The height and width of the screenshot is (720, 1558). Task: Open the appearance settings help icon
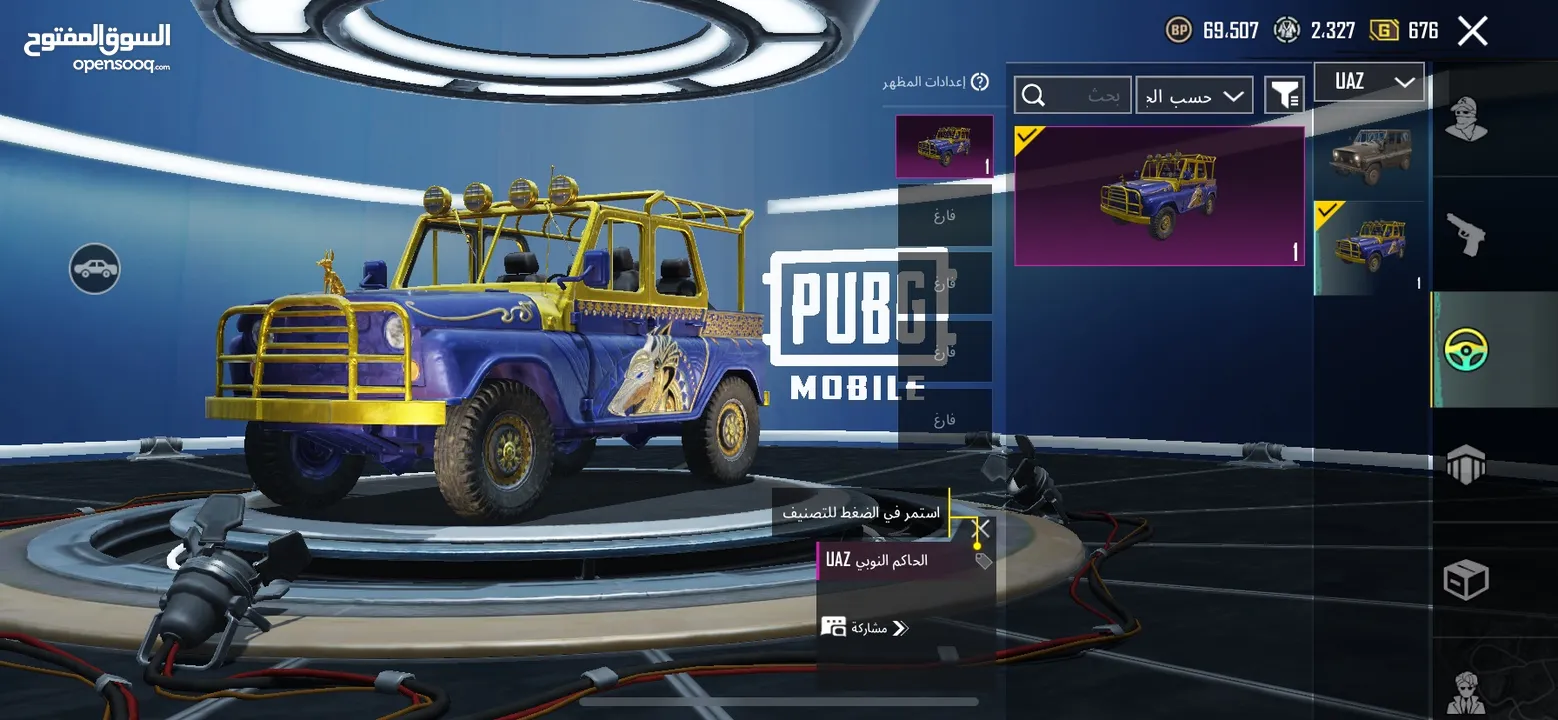(x=980, y=82)
